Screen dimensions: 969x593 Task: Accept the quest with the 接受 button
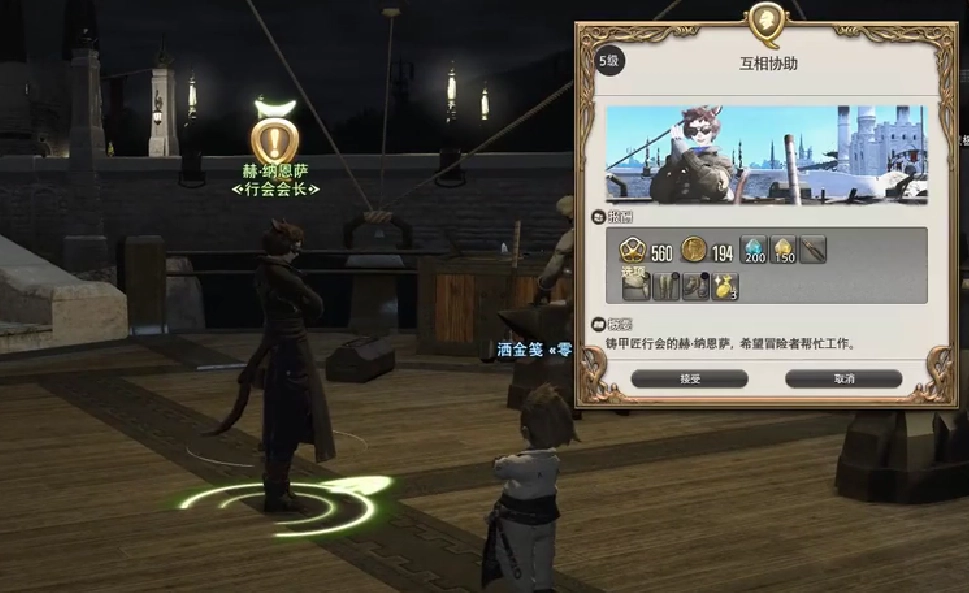690,379
